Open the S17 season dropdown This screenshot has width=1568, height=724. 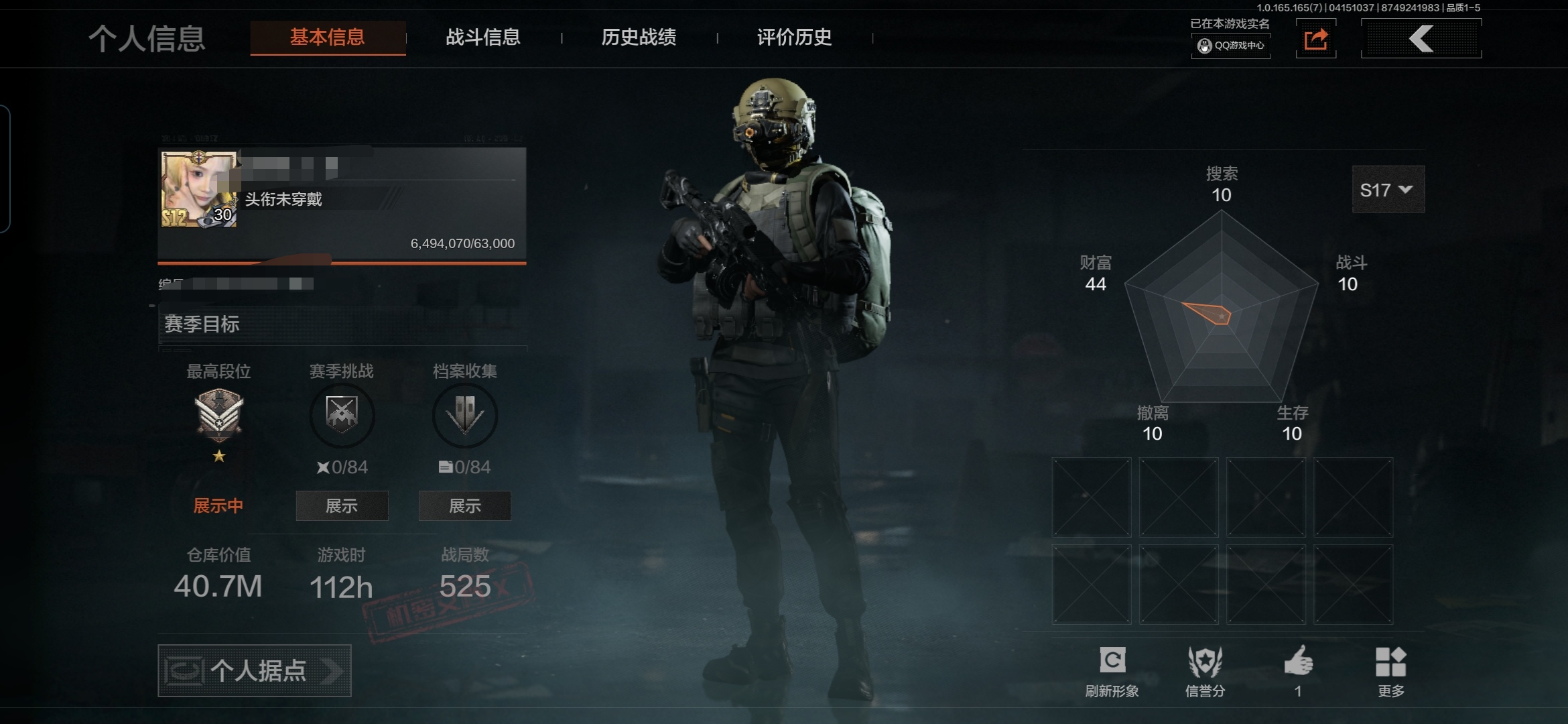click(1388, 190)
